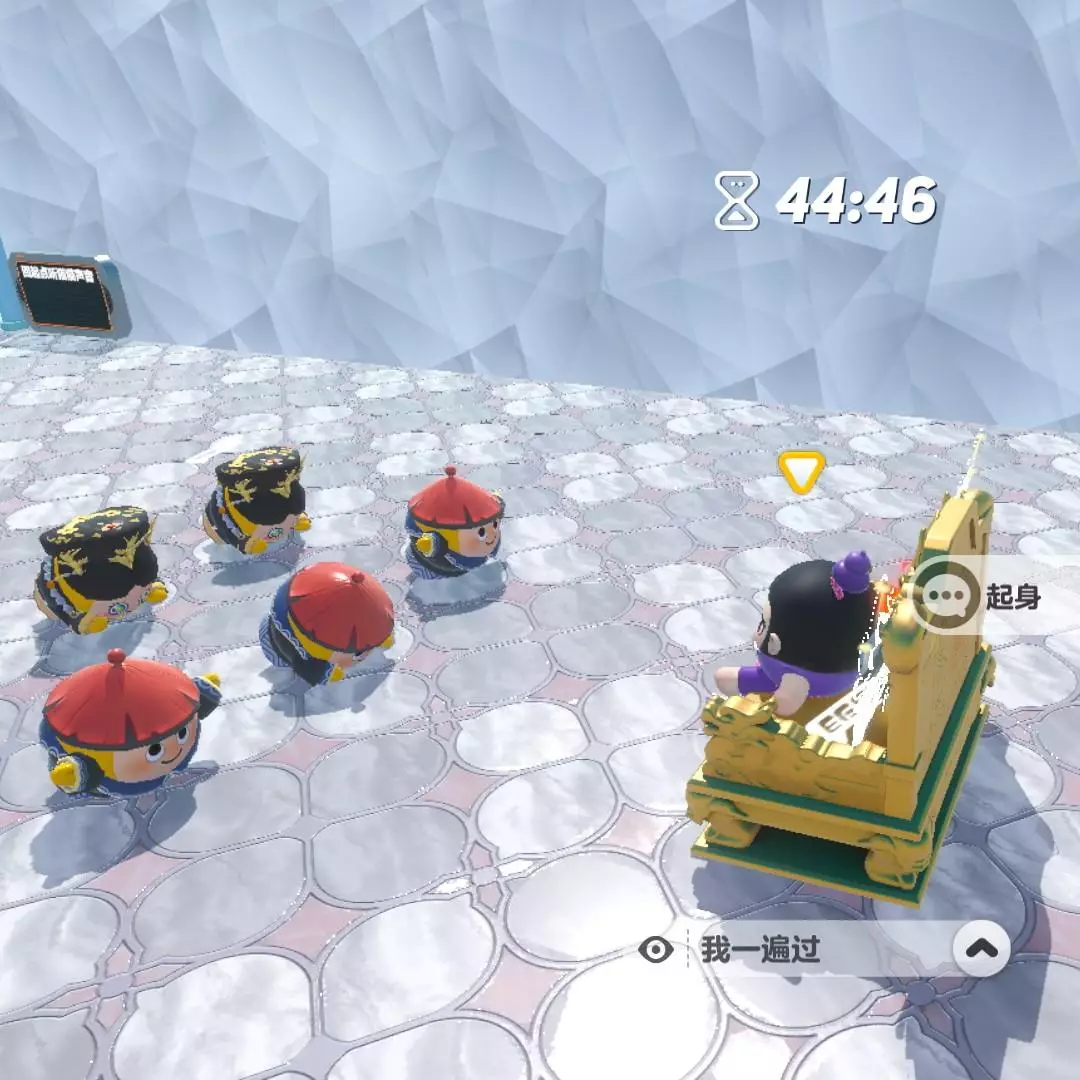
Task: Toggle the eye visibility icon
Action: coord(655,949)
